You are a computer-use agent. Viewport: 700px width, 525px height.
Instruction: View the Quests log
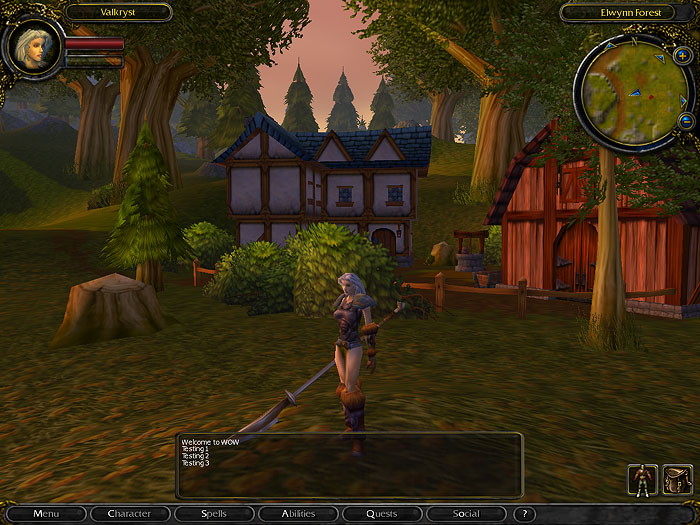tap(381, 514)
